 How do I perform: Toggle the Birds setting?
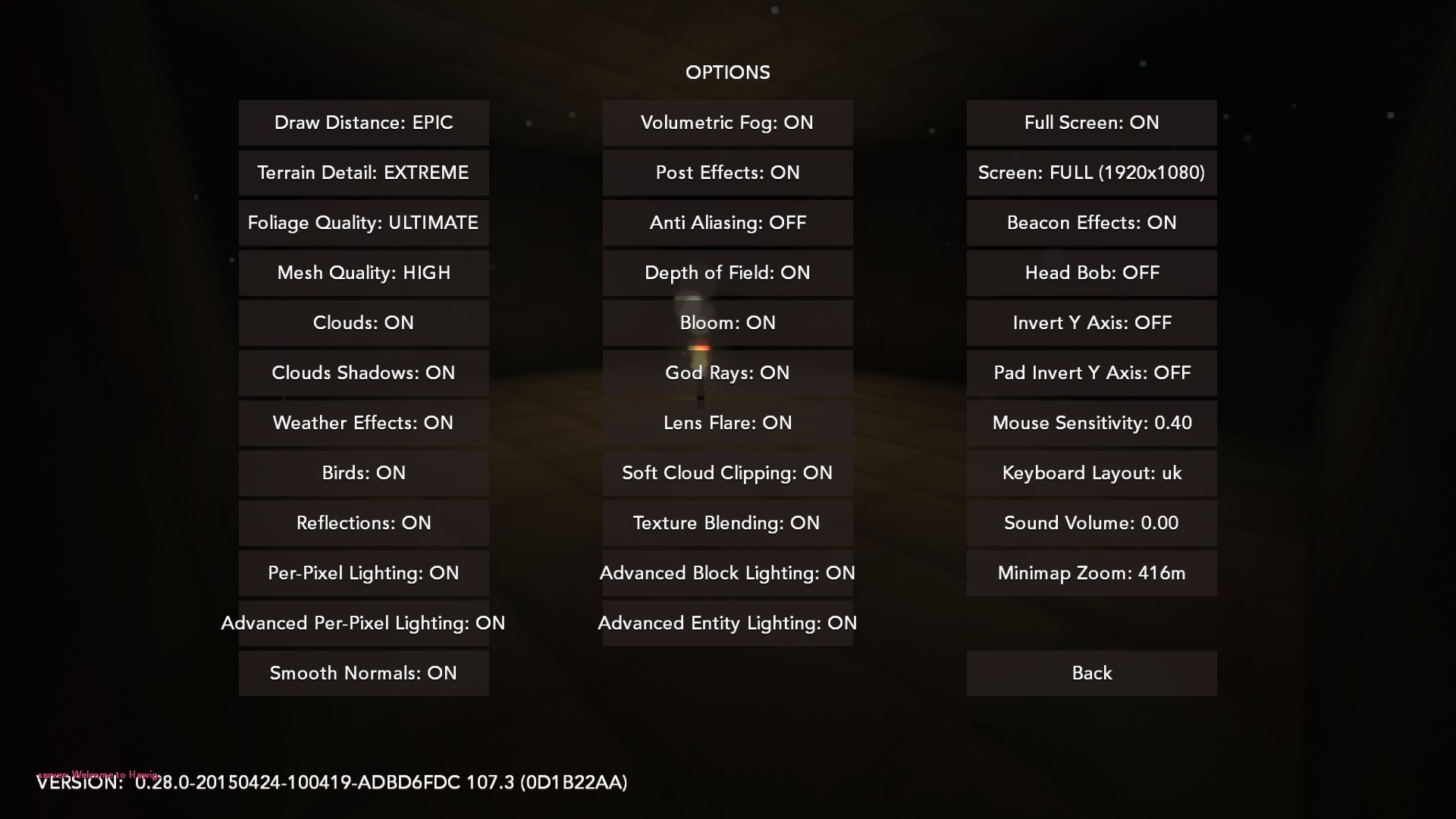363,473
